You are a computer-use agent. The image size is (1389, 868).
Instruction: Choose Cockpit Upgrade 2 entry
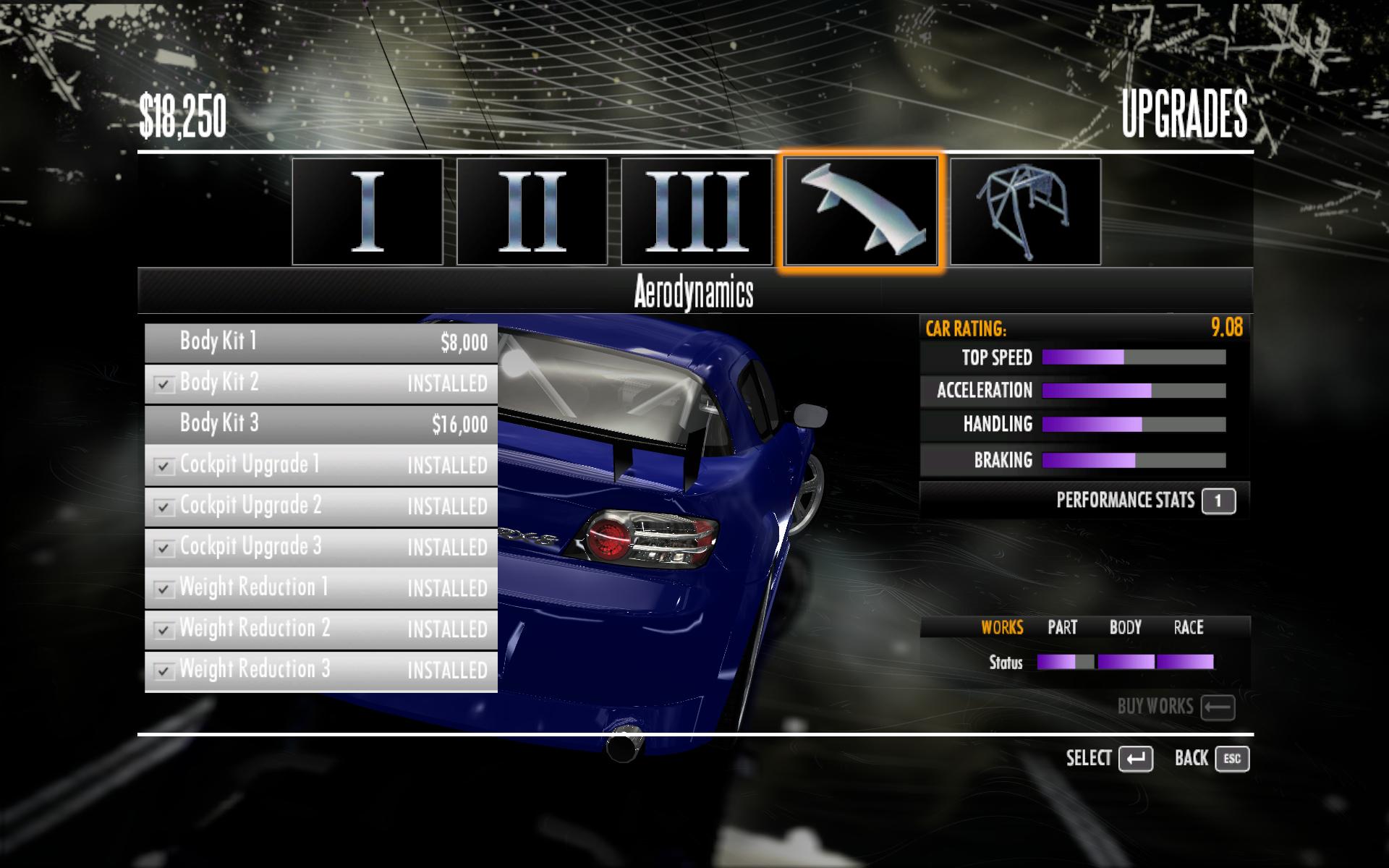pyautogui.click(x=321, y=506)
